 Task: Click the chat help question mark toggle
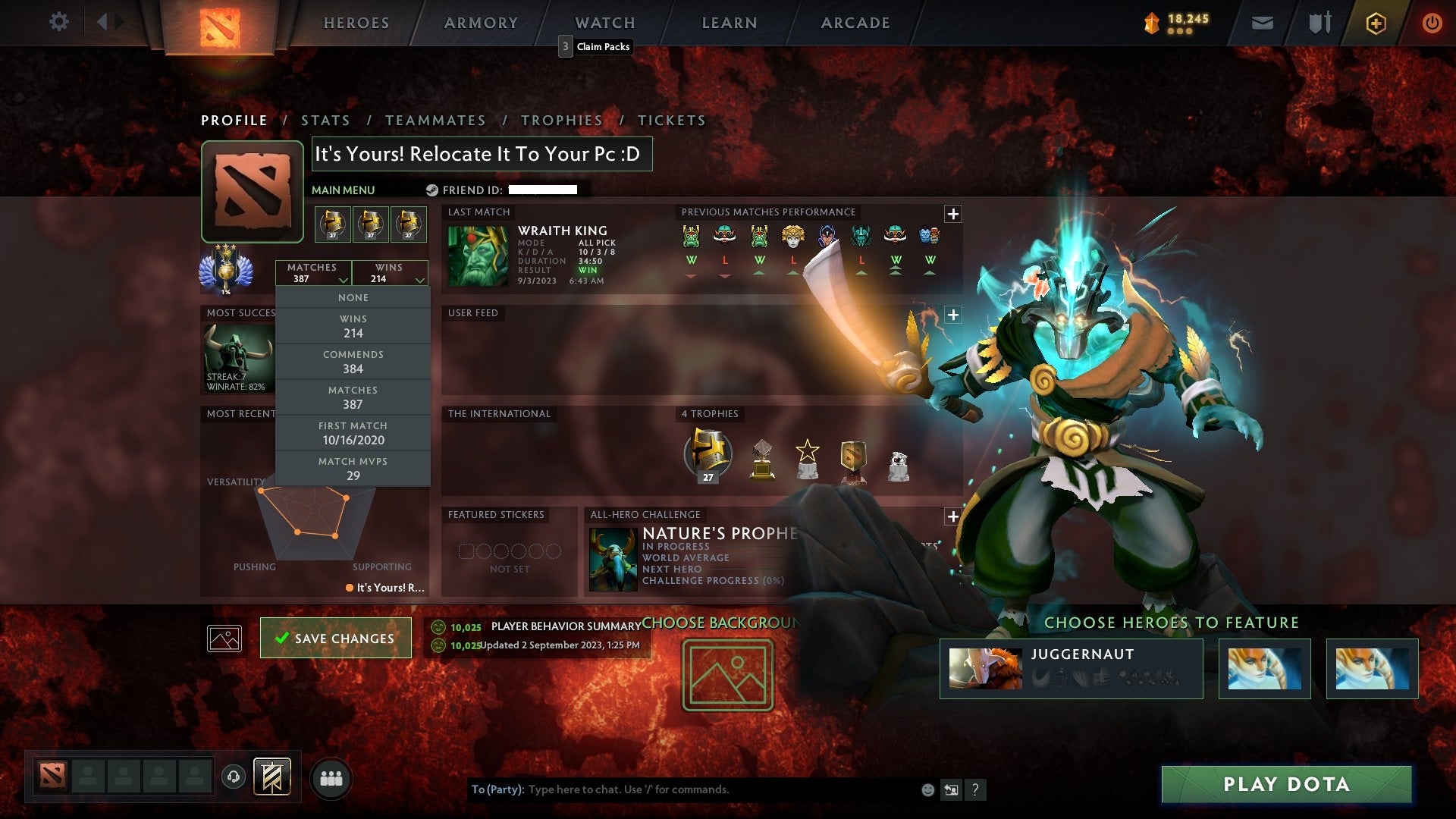[x=975, y=789]
